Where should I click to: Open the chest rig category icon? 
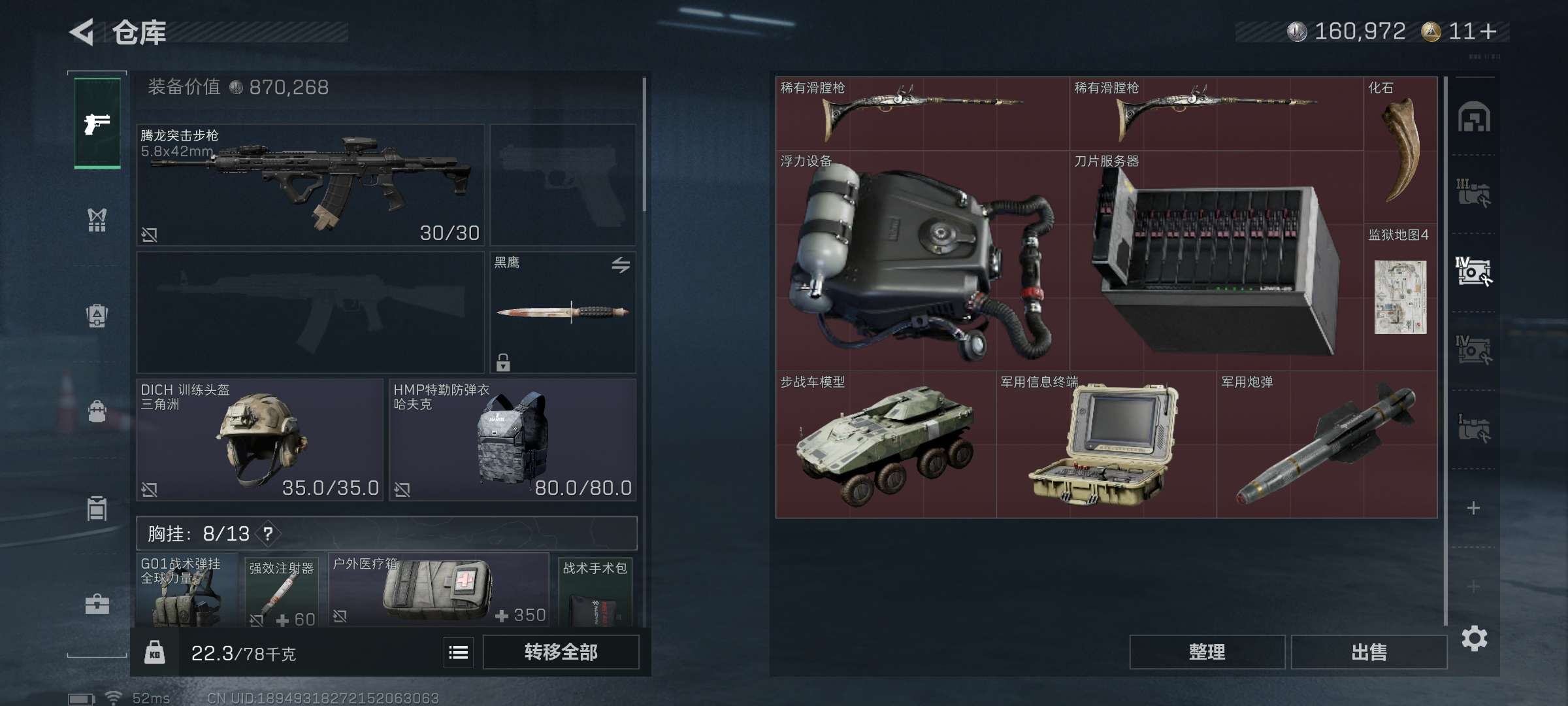pos(97,219)
